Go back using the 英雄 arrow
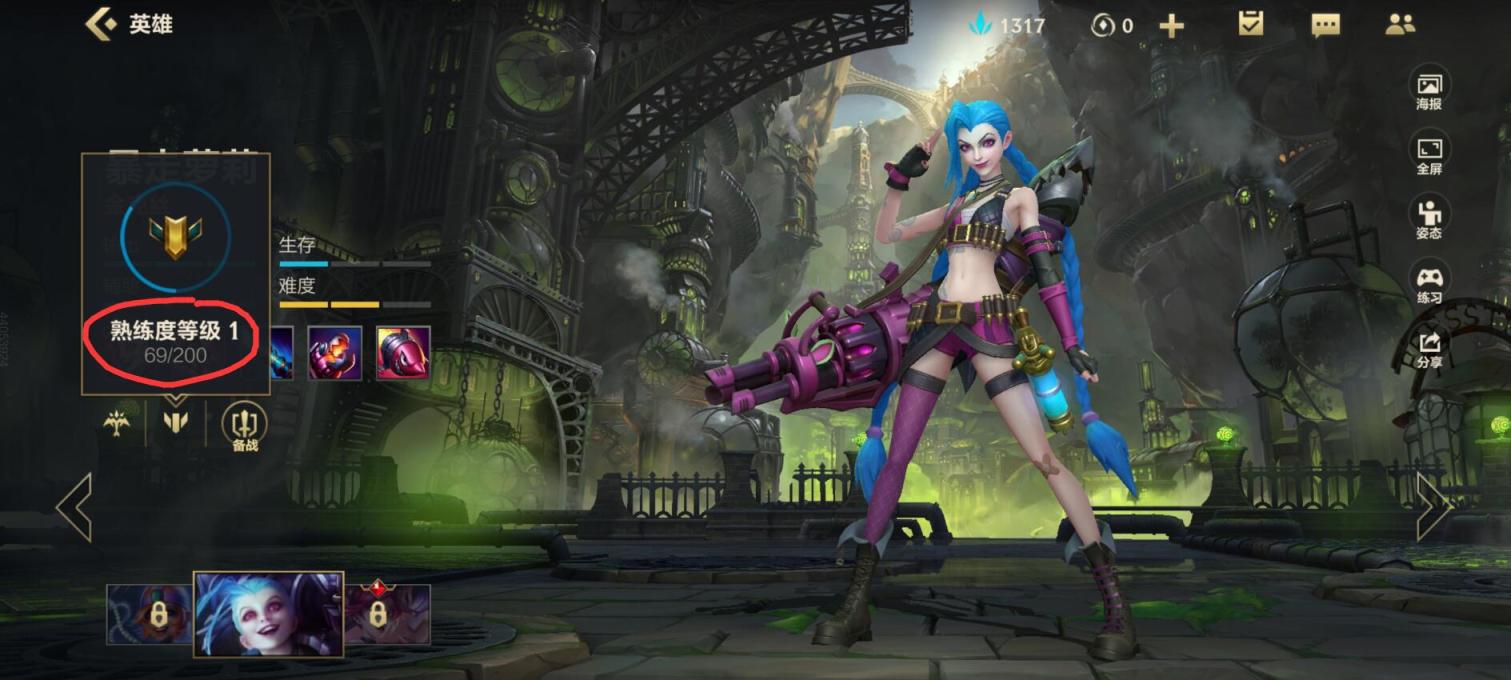1511x680 pixels. [100, 24]
